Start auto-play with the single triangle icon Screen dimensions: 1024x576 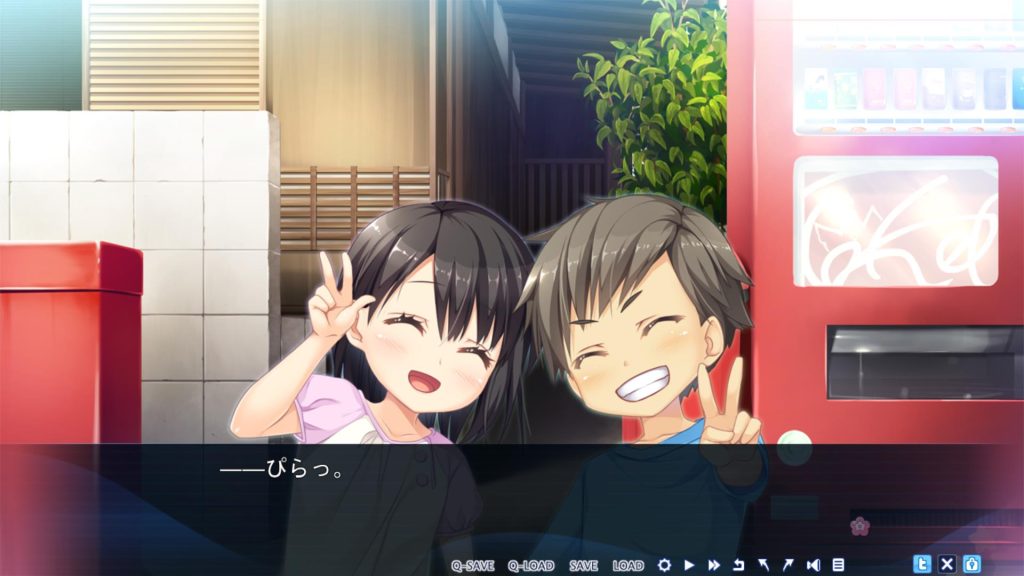[689, 565]
